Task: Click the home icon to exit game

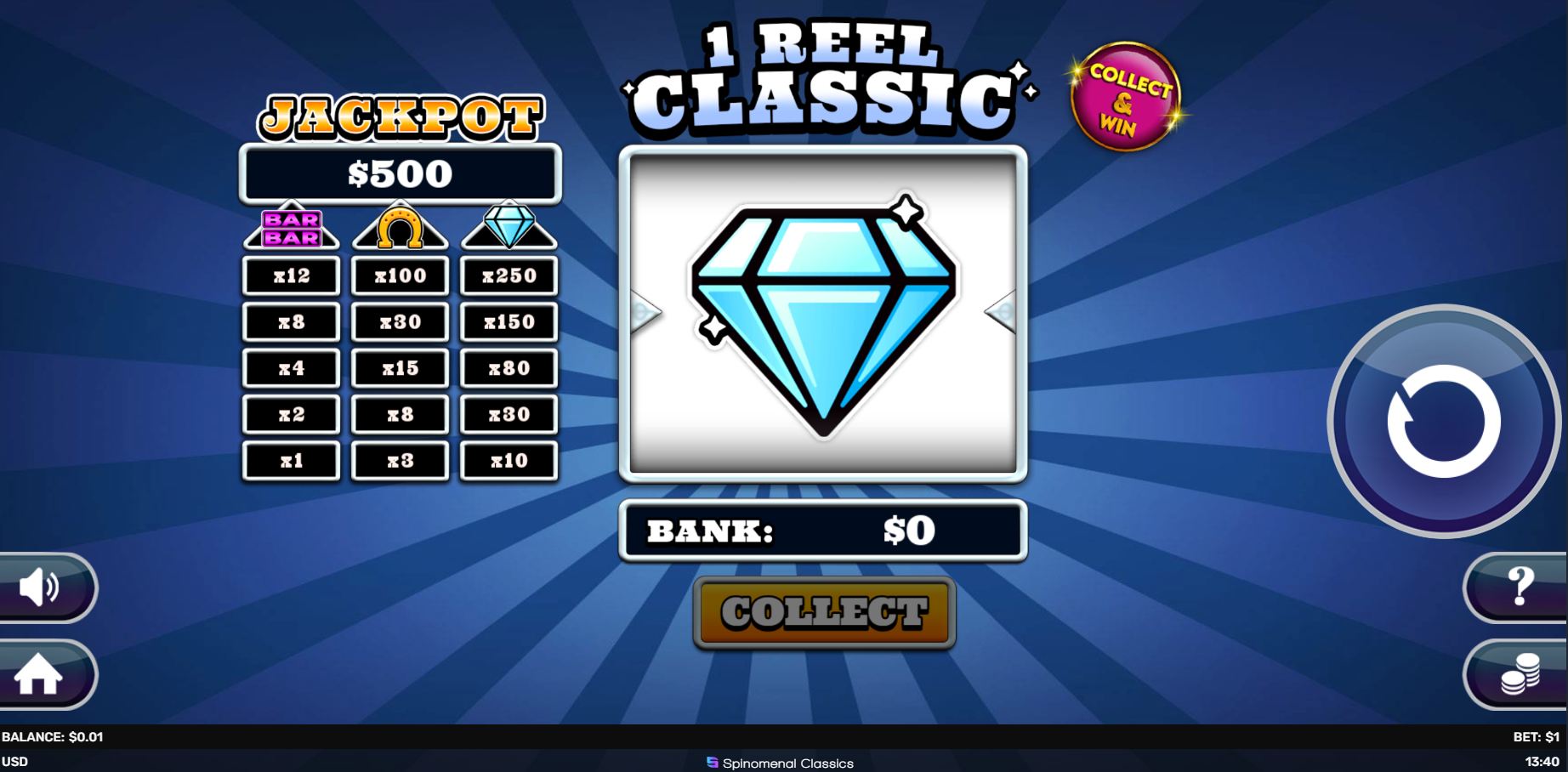Action: point(40,676)
